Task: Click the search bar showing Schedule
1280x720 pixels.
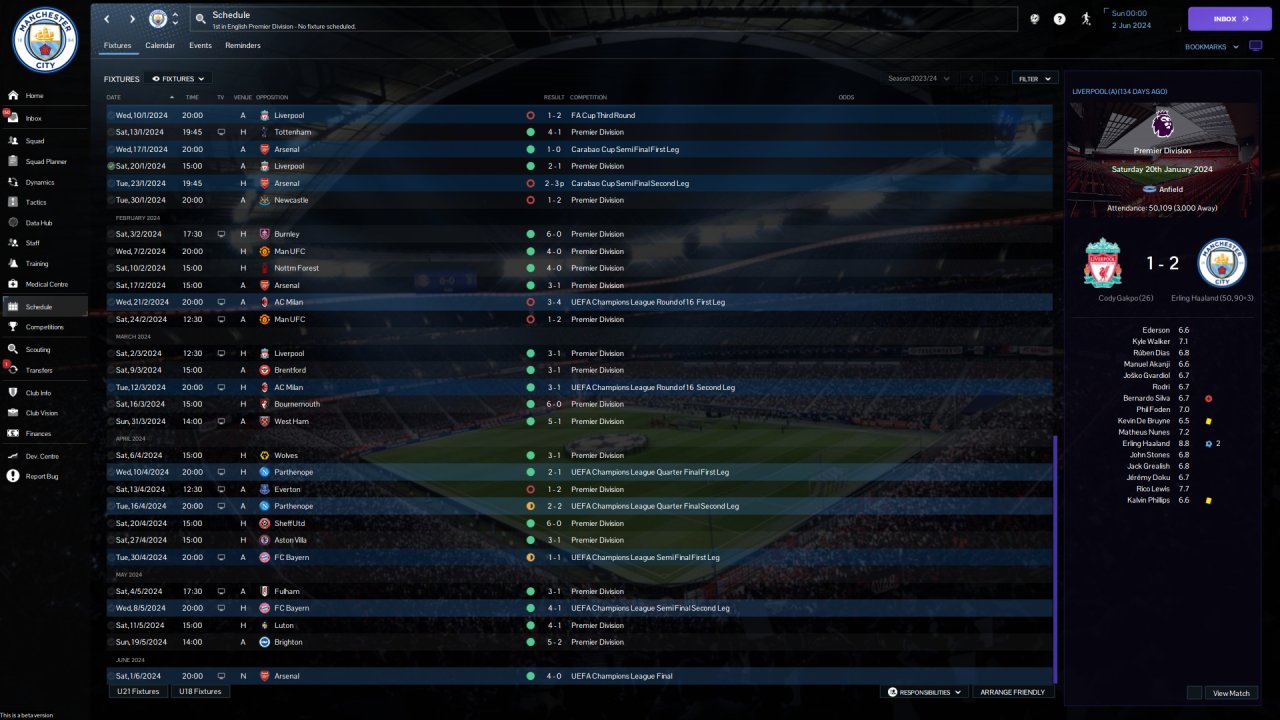Action: pos(600,19)
